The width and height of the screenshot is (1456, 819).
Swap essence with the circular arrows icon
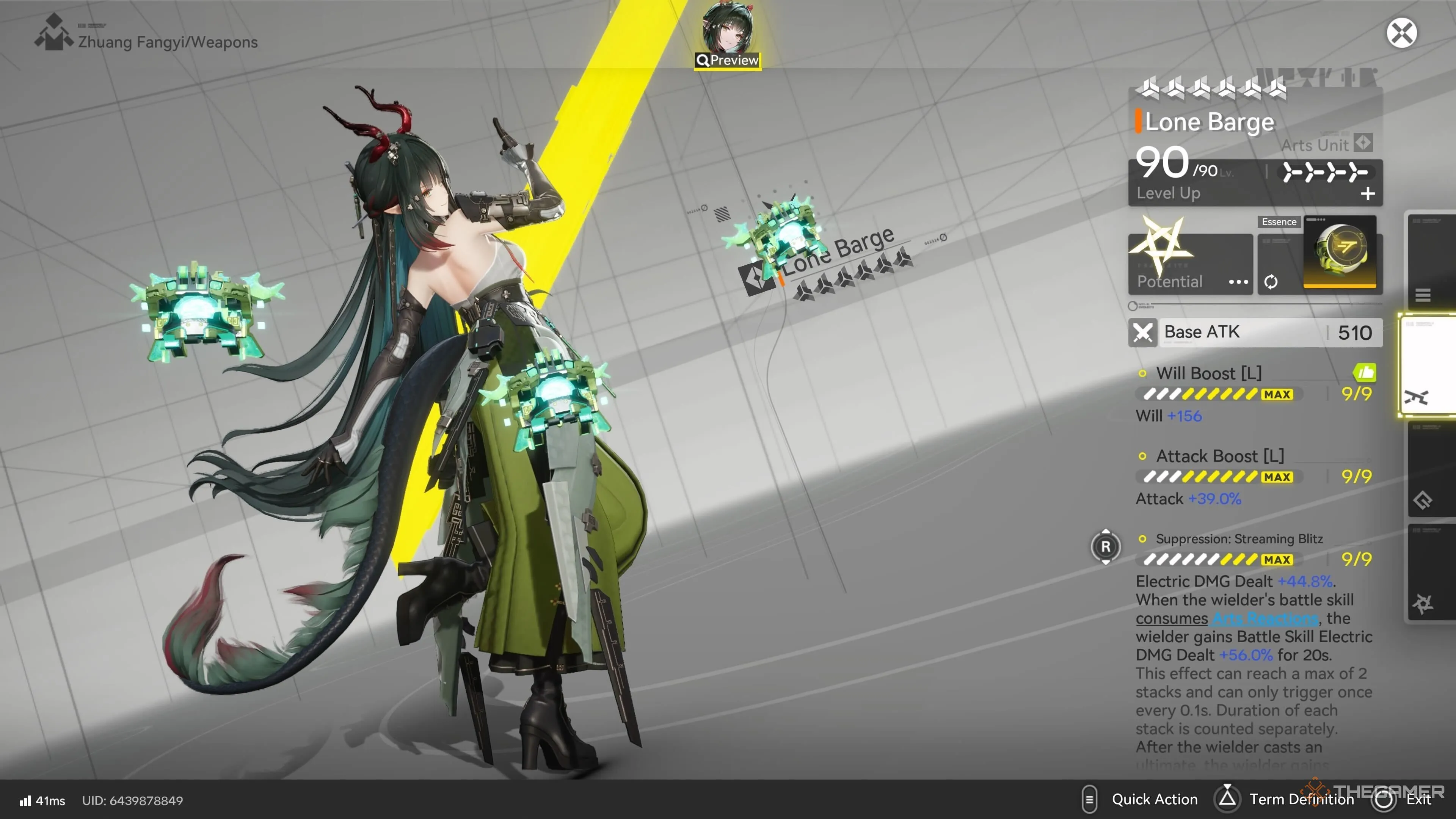click(1271, 281)
